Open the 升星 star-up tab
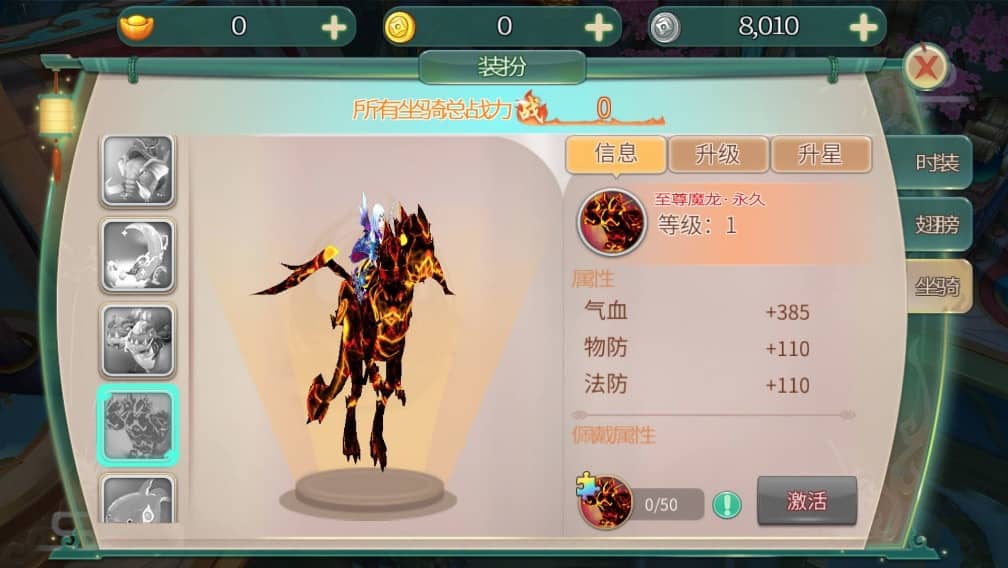Screen dimensions: 1008x568 [820, 154]
